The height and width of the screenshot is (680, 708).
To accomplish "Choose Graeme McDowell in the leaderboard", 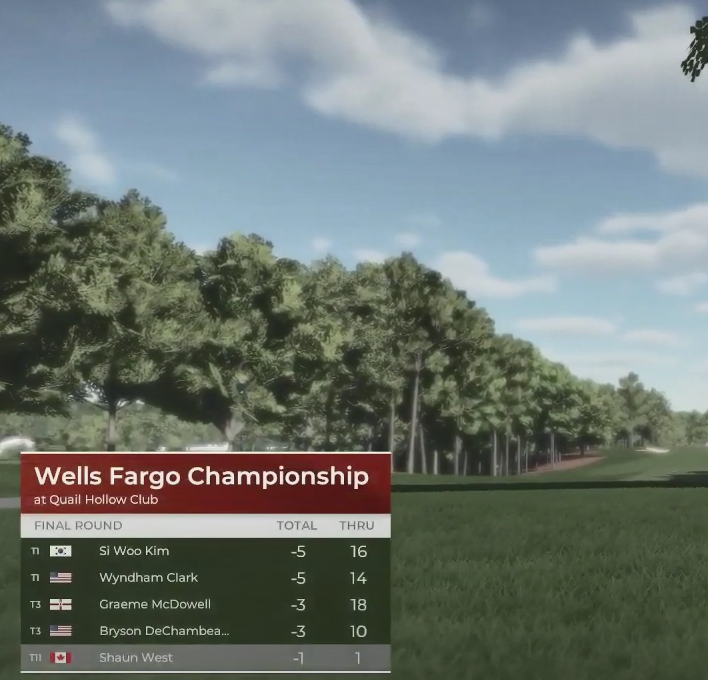I will pyautogui.click(x=205, y=605).
